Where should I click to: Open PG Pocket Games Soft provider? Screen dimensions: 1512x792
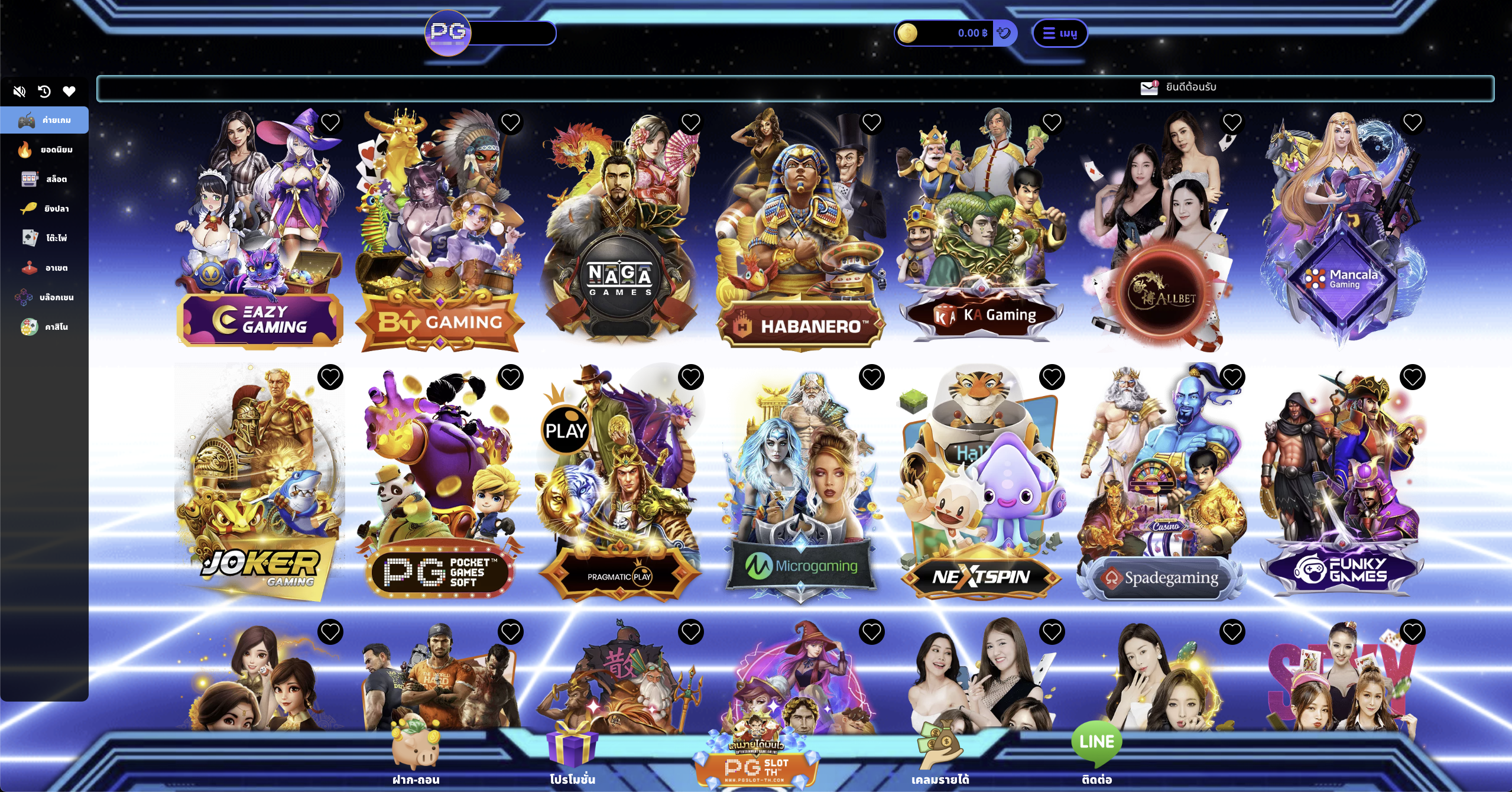(x=440, y=491)
